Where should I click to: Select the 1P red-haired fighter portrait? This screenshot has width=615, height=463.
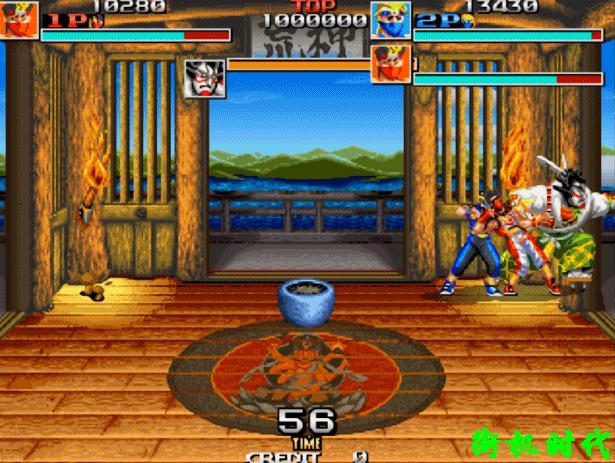point(20,20)
